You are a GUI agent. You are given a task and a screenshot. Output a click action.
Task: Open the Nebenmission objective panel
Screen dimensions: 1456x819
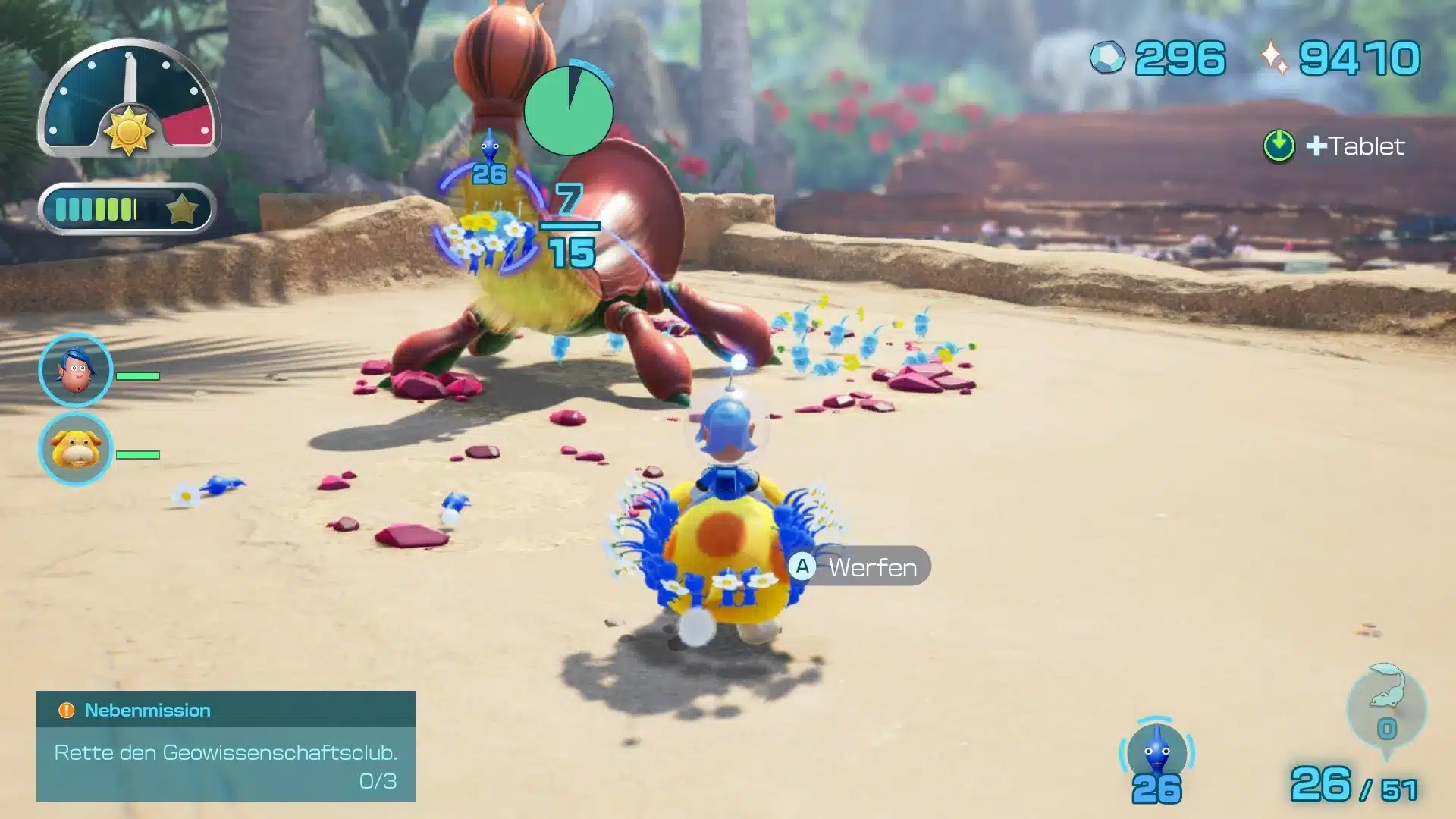pos(225,746)
